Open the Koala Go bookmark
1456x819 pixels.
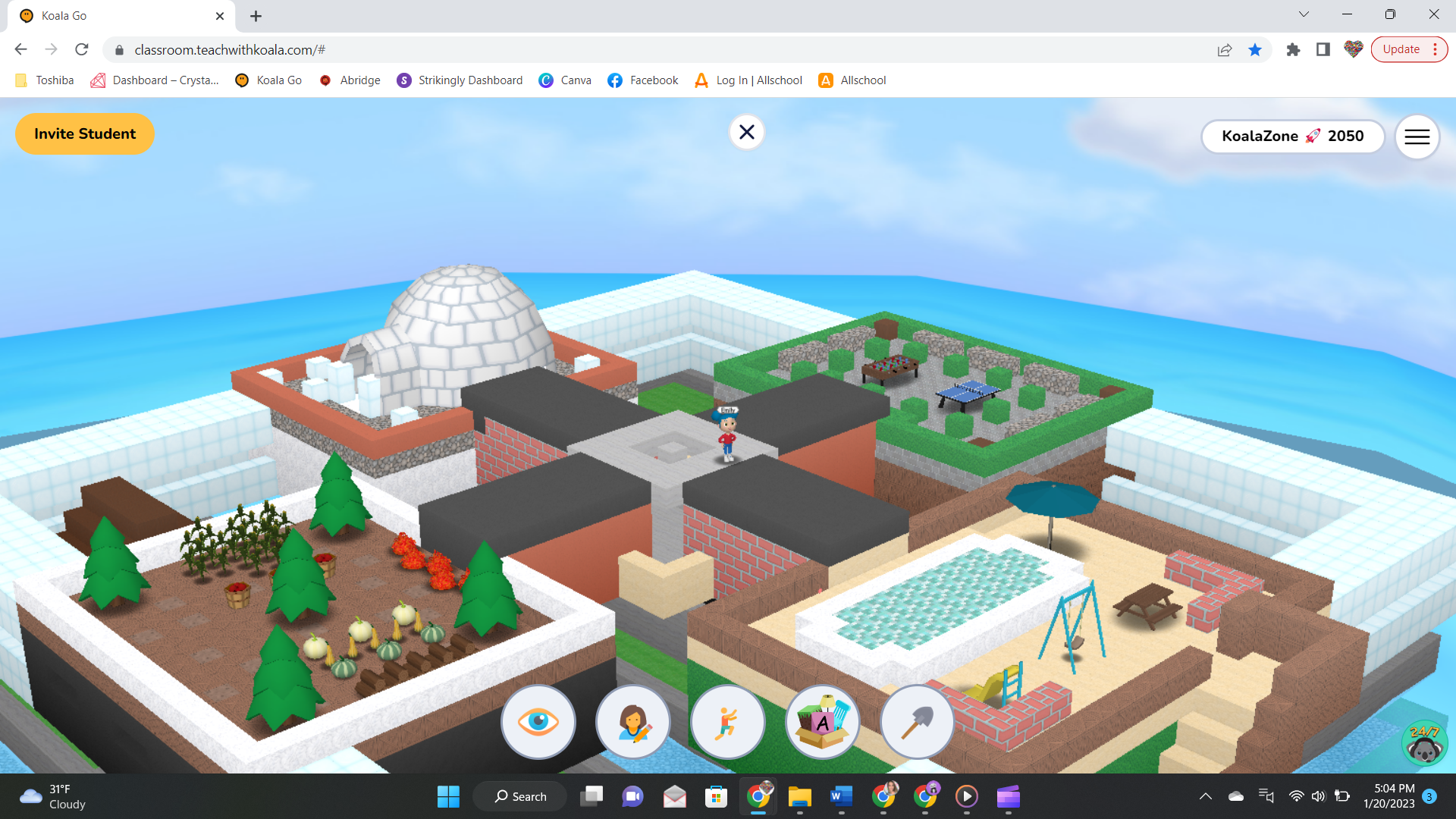point(268,80)
